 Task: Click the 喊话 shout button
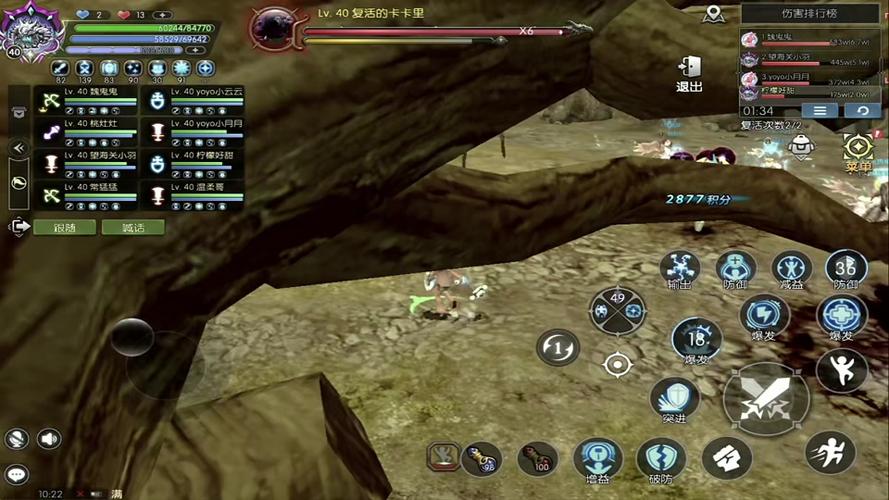pos(132,227)
